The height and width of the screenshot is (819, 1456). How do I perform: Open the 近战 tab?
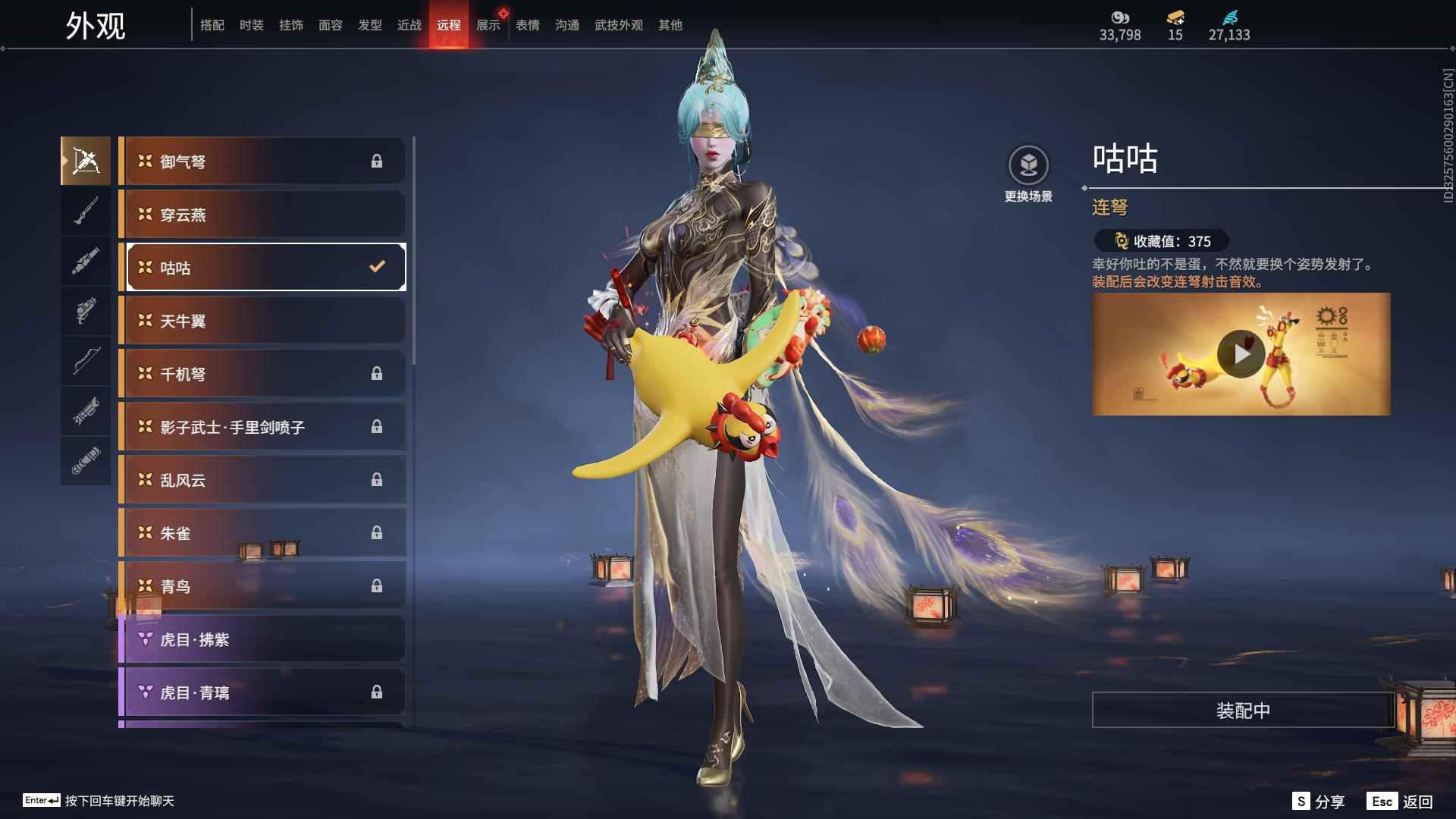coord(409,24)
